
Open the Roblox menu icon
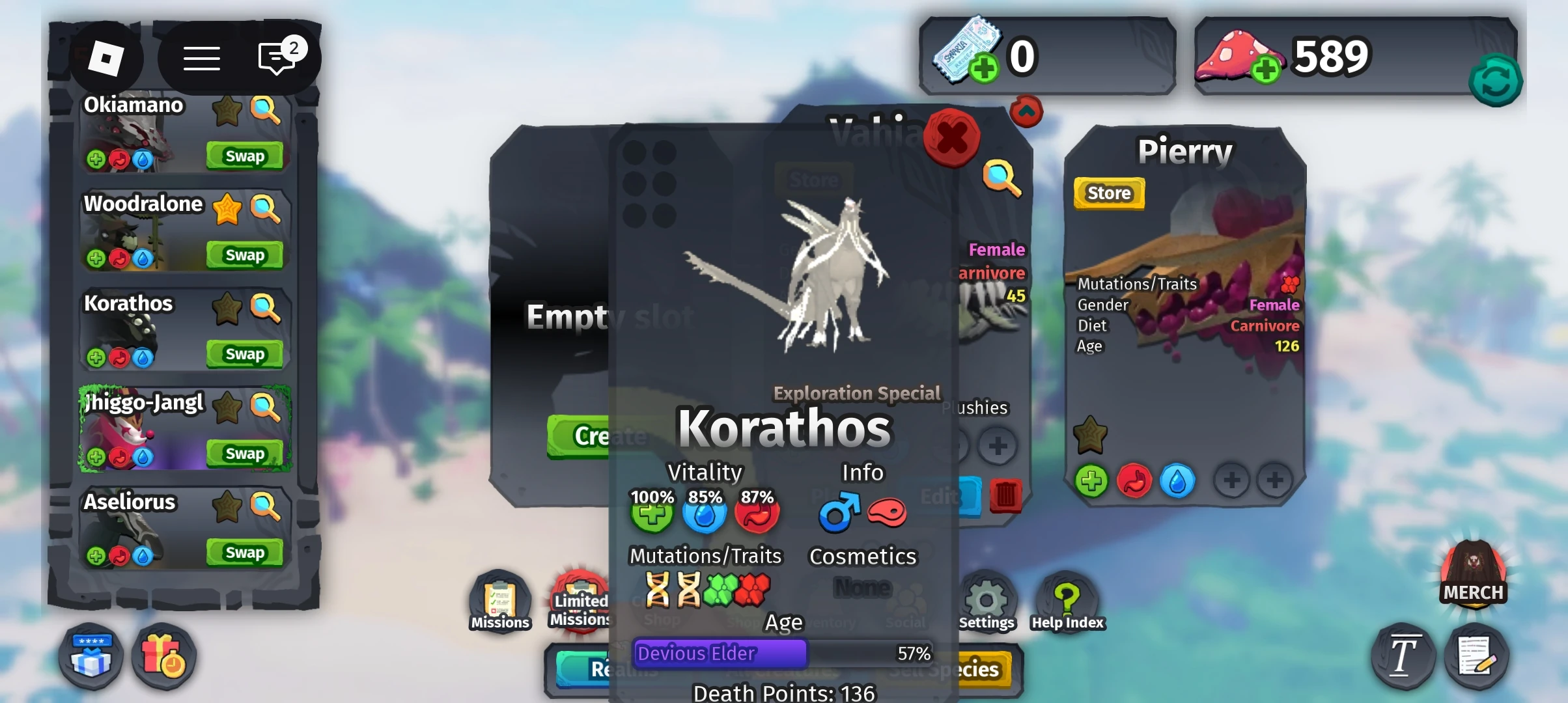tap(106, 58)
